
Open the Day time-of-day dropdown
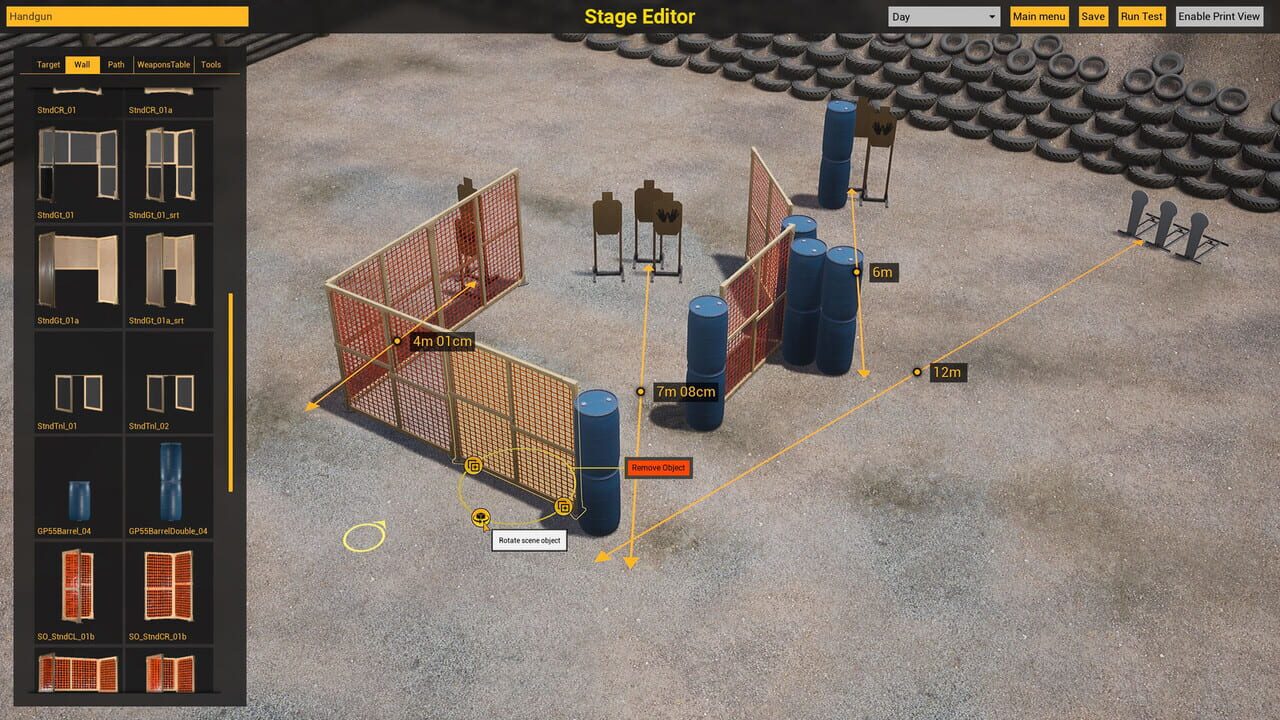pyautogui.click(x=942, y=16)
